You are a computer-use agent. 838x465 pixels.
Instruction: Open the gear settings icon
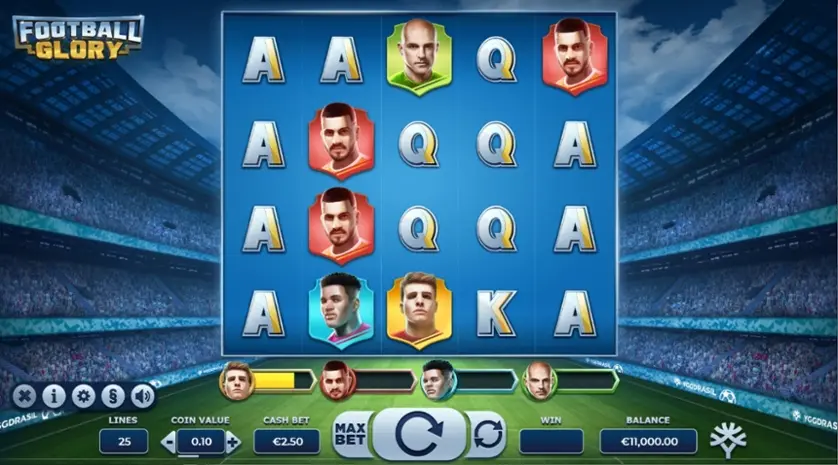tap(83, 396)
